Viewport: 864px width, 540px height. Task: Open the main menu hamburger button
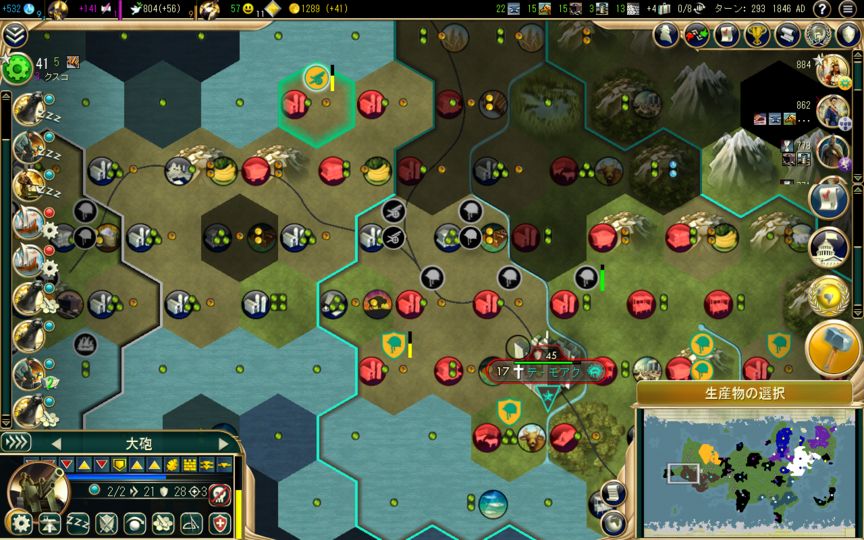point(847,9)
